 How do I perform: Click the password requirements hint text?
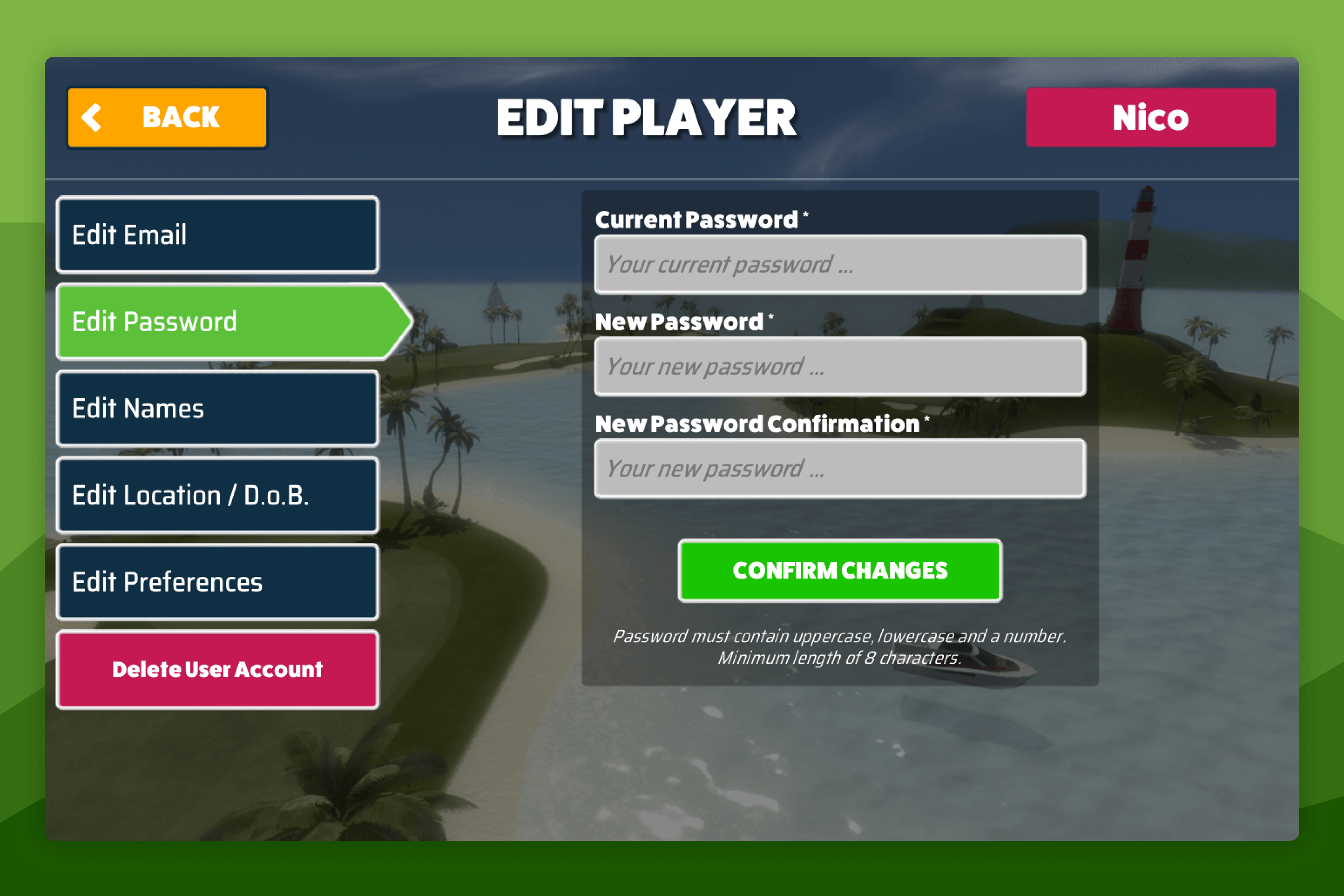pyautogui.click(x=840, y=646)
